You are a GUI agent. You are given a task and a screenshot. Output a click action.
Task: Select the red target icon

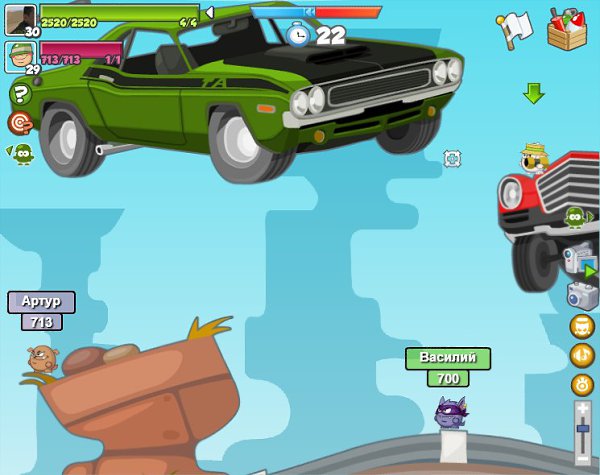coord(19,123)
